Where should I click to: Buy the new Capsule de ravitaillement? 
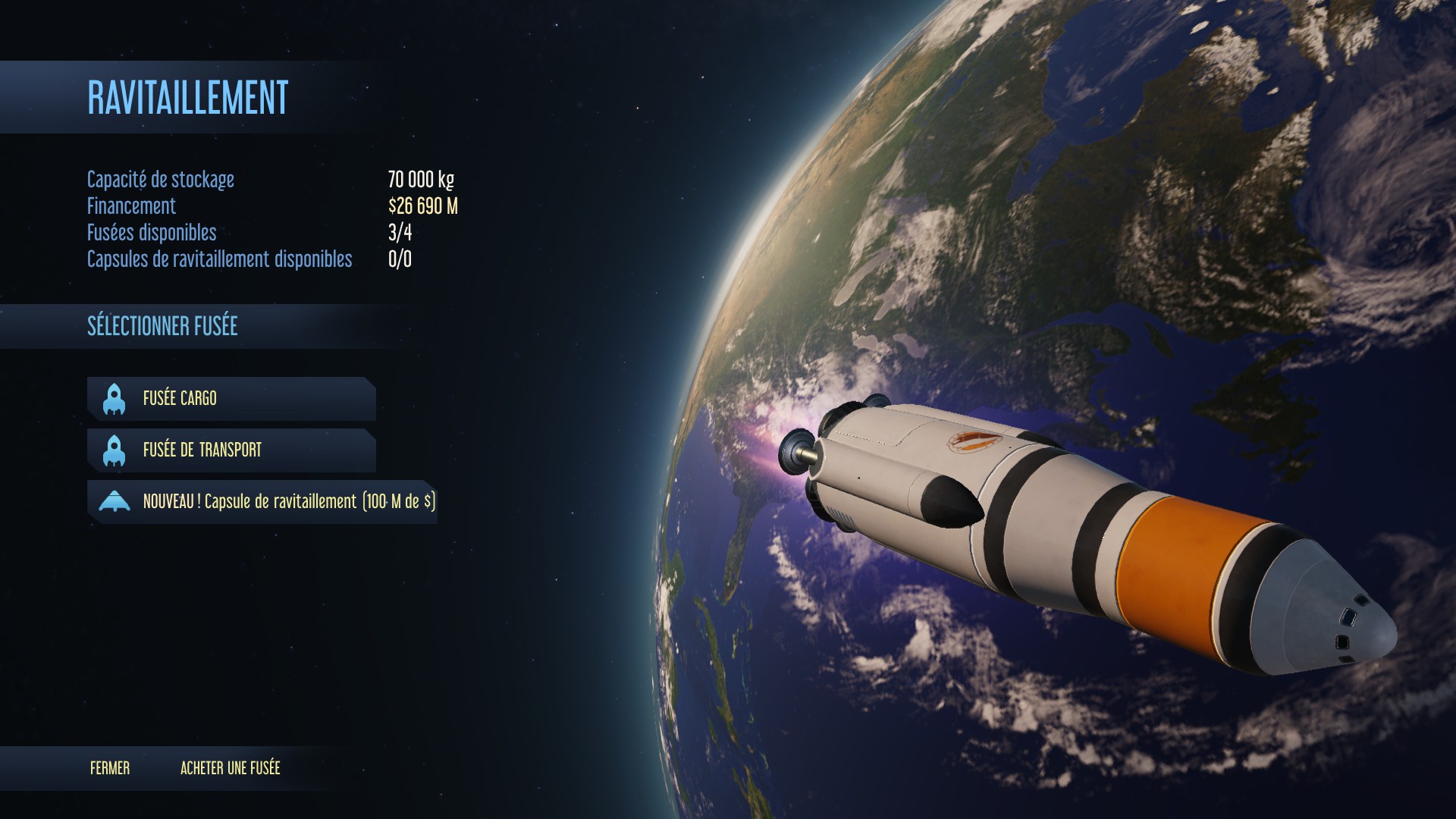pyautogui.click(x=262, y=501)
